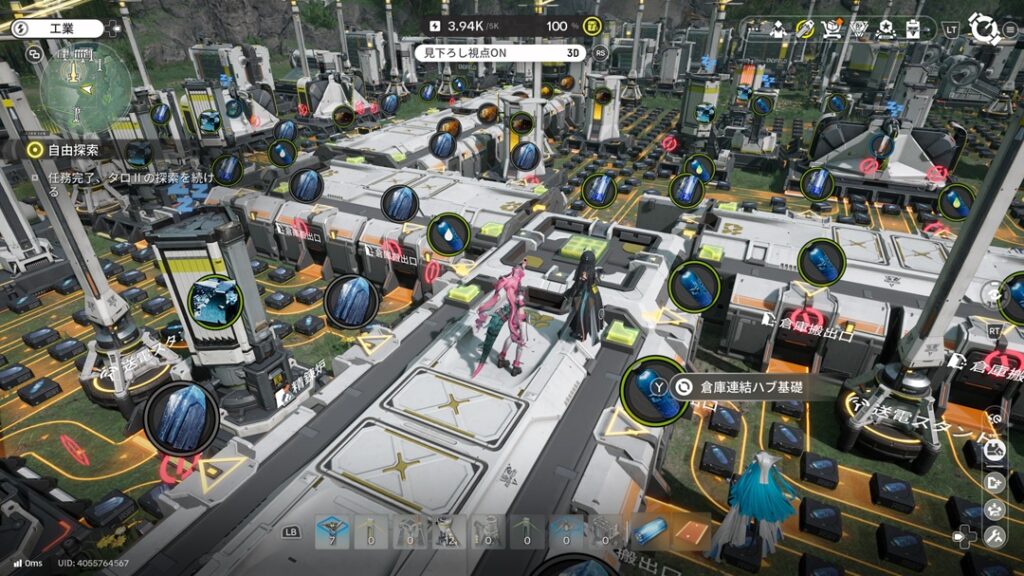This screenshot has height=576, width=1024.
Task: Select the hotbar slot with count 7
Action: point(333,532)
